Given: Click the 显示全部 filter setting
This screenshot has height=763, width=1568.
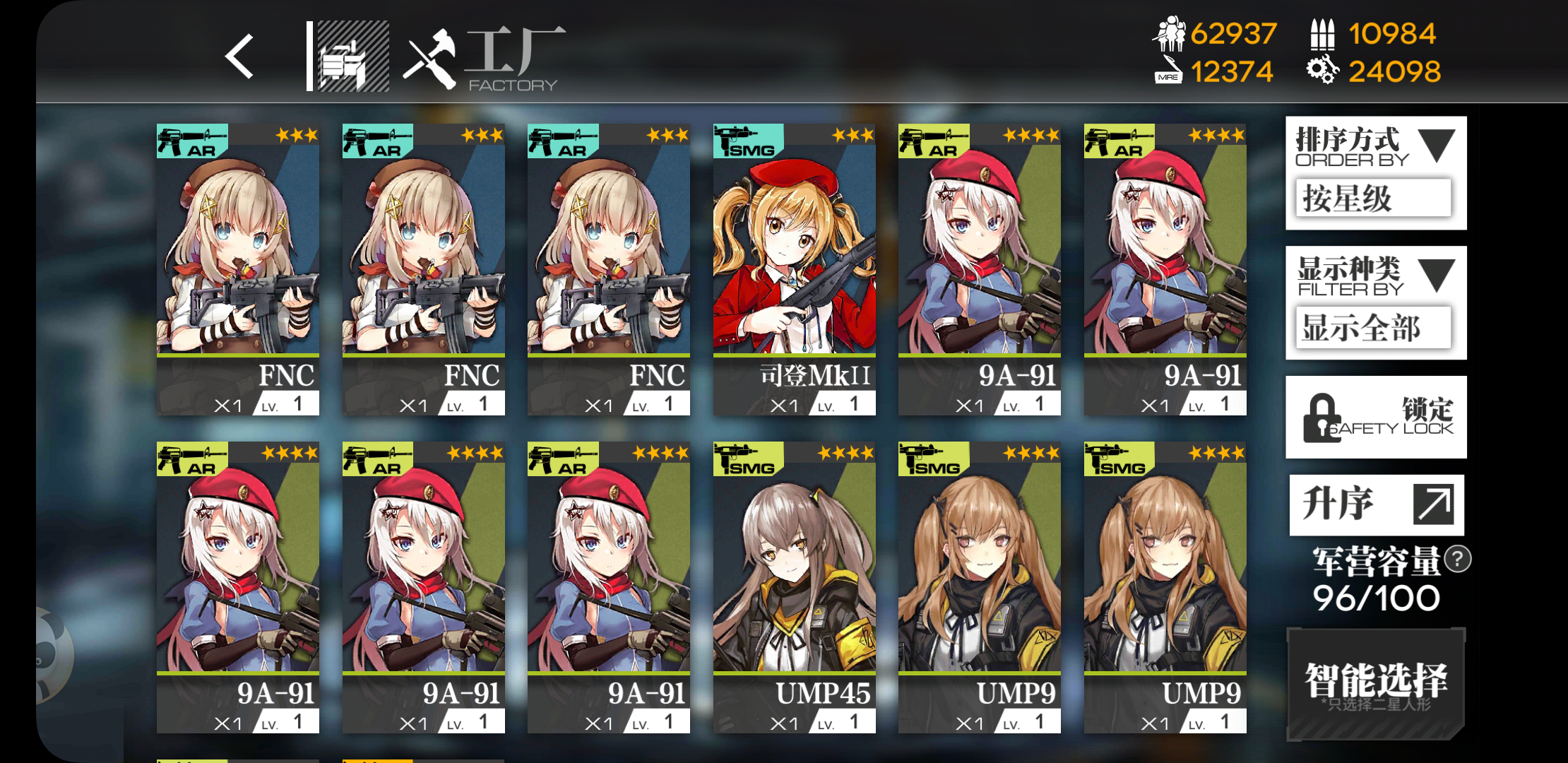Looking at the screenshot, I should click(x=1373, y=327).
